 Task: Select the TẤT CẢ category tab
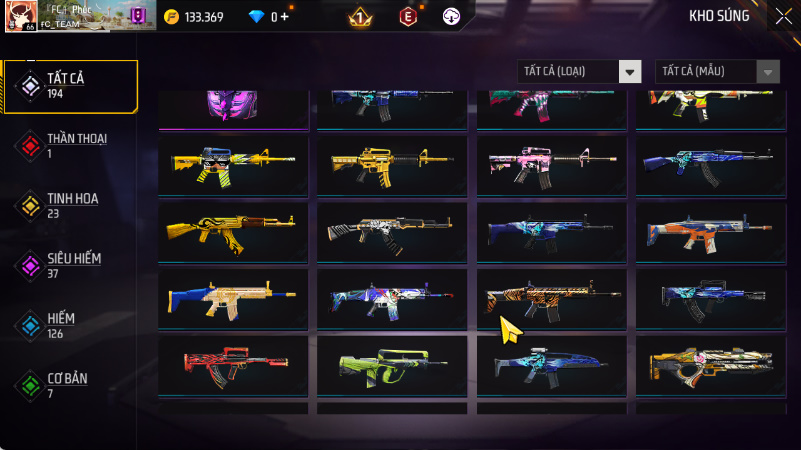point(70,85)
